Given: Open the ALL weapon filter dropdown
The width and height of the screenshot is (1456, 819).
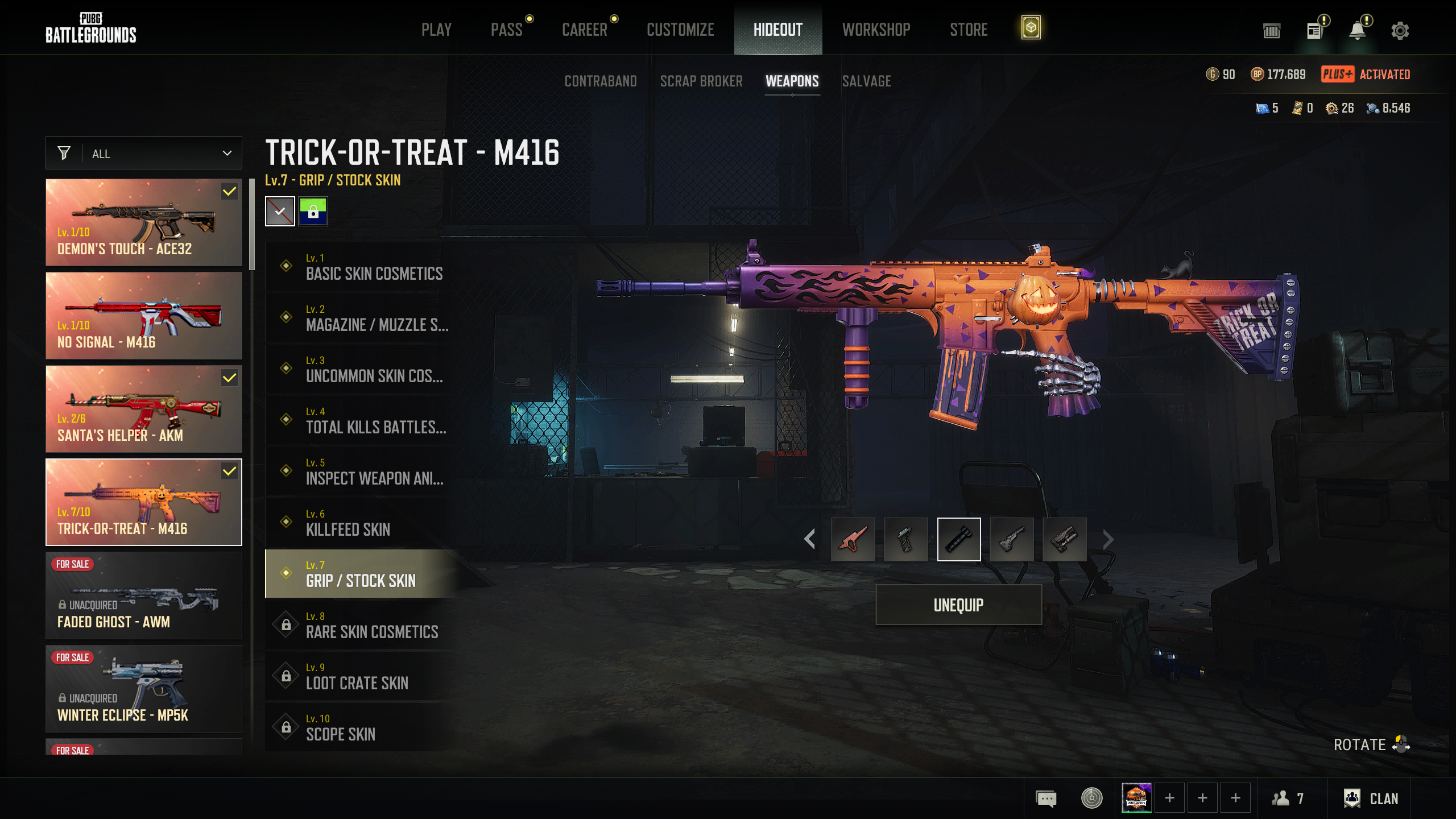Looking at the screenshot, I should 144,154.
